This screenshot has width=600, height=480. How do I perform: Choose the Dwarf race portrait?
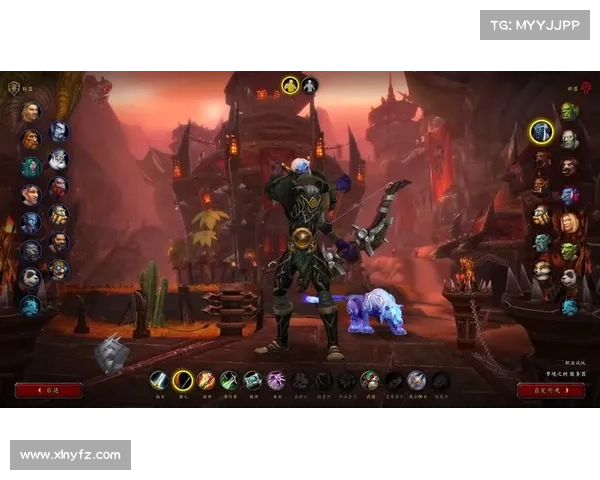[x=31, y=139]
